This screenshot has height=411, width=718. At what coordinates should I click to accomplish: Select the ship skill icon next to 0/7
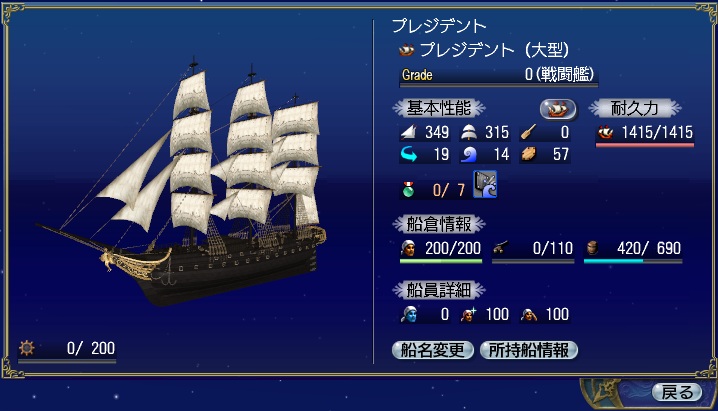[x=486, y=185]
